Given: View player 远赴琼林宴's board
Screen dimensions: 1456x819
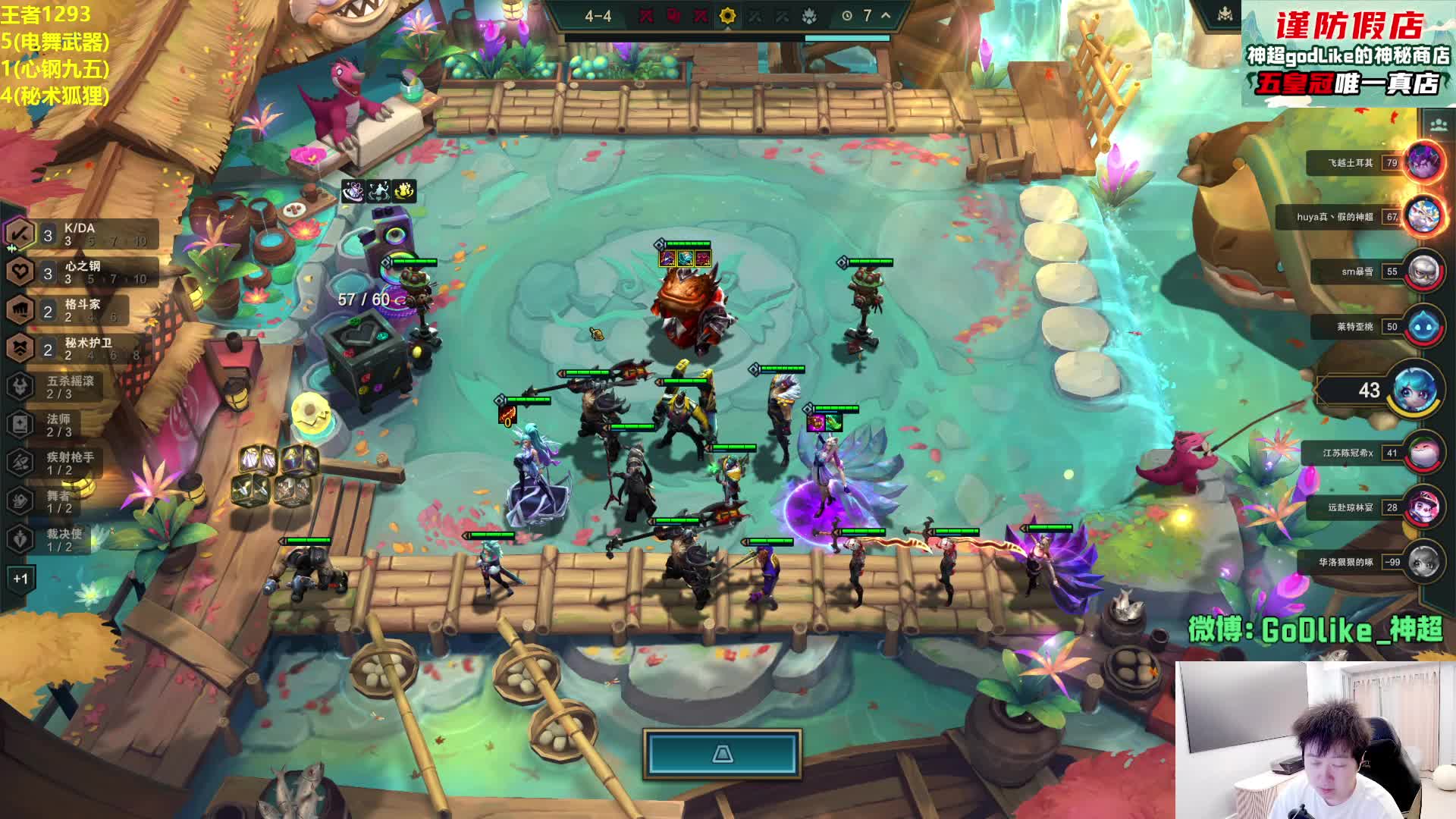Looking at the screenshot, I should point(1423,507).
